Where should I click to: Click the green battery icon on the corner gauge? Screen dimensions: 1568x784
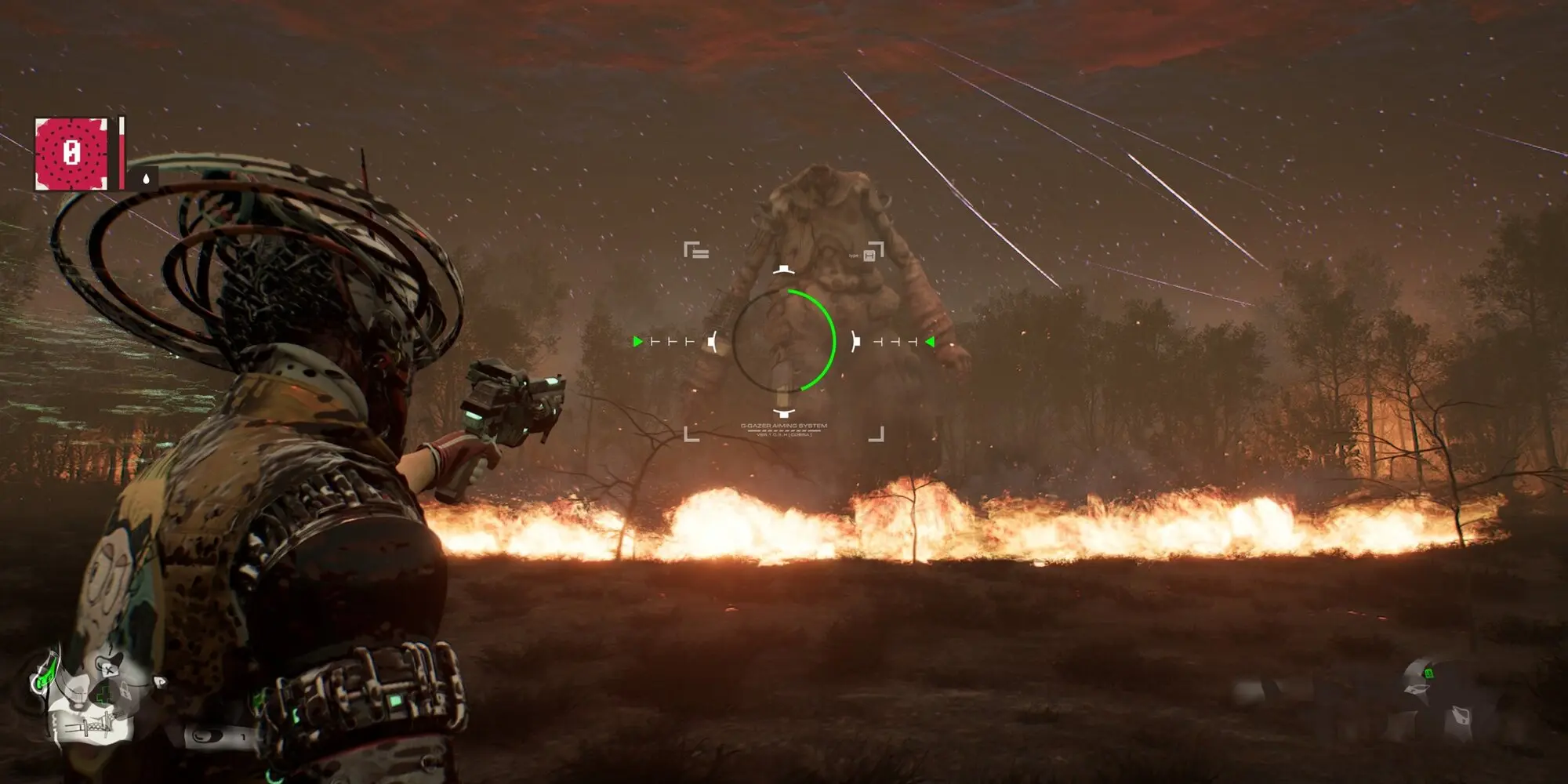pyautogui.click(x=1429, y=673)
